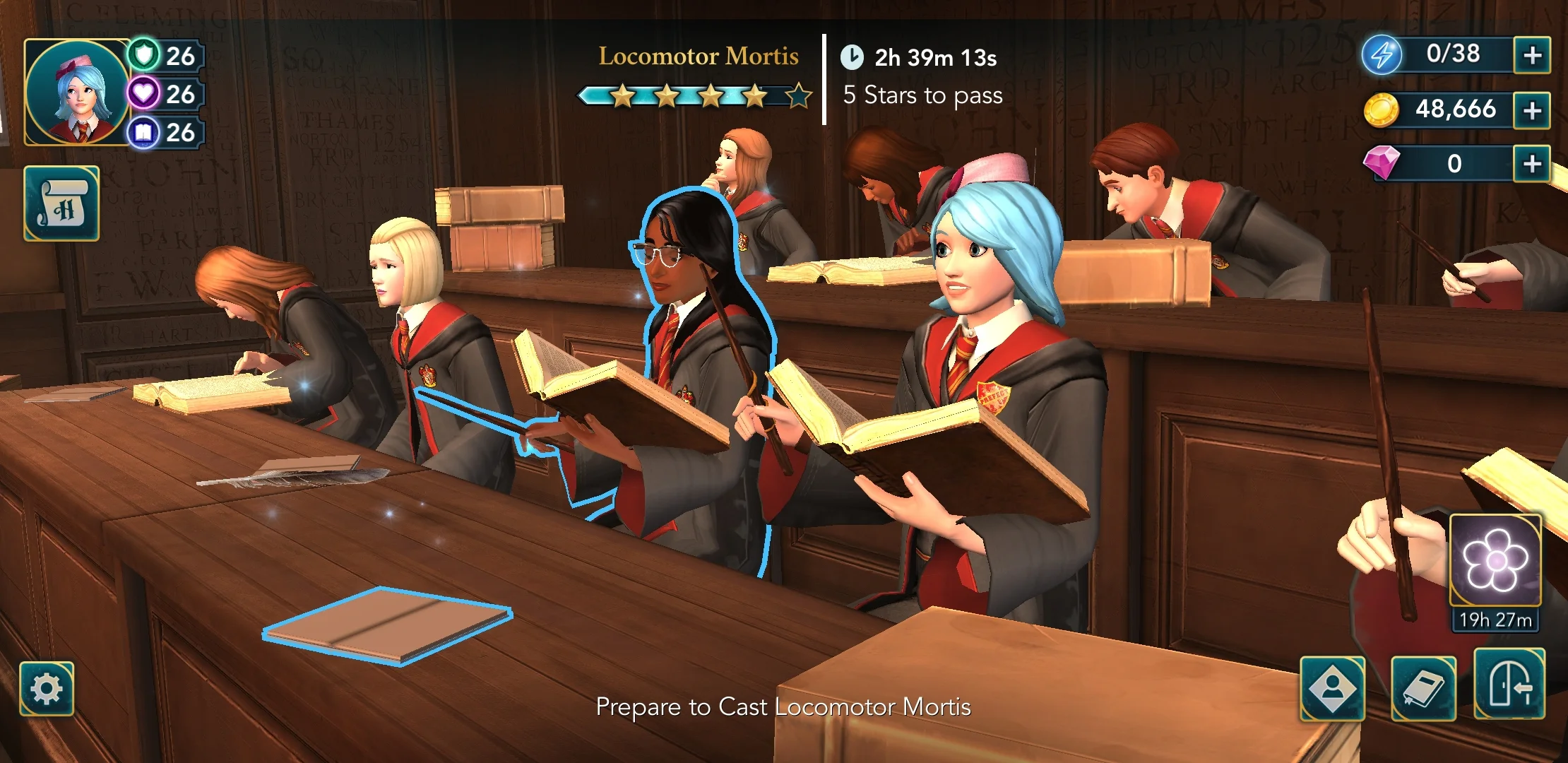View the gold coins balance icon
The height and width of the screenshot is (763, 1568).
coord(1381,110)
